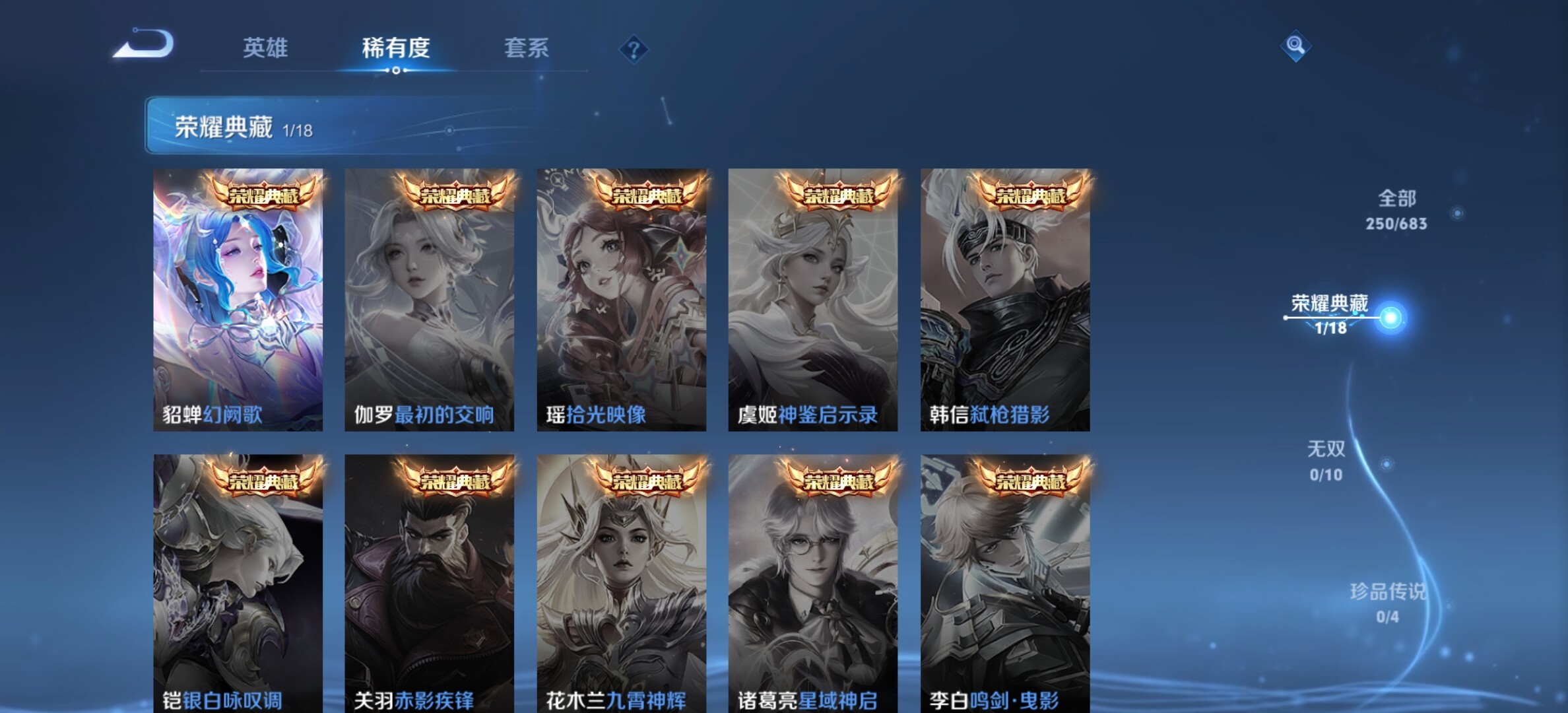View the 虞姬 神鉴启示录 skin card

(812, 300)
